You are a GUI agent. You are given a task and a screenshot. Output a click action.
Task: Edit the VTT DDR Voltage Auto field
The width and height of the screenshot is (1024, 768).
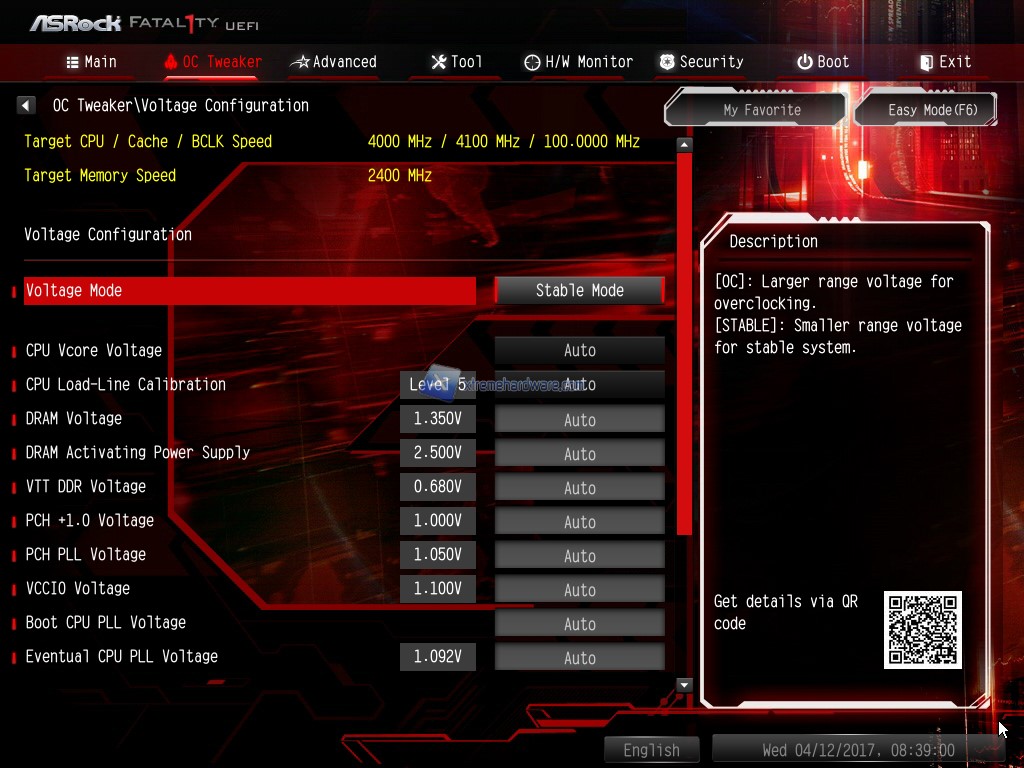(579, 488)
